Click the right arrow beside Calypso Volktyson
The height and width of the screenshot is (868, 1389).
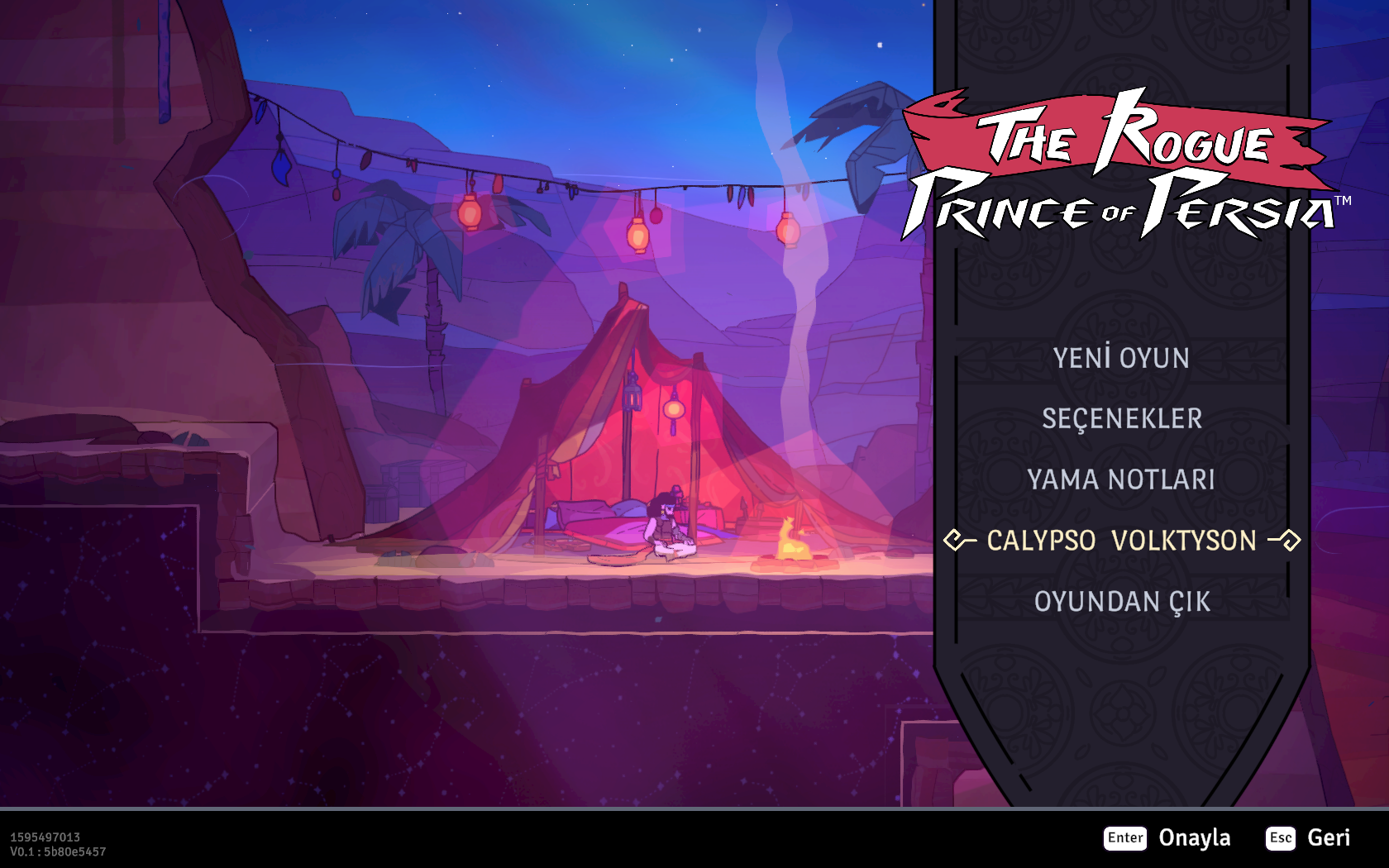(x=1286, y=541)
